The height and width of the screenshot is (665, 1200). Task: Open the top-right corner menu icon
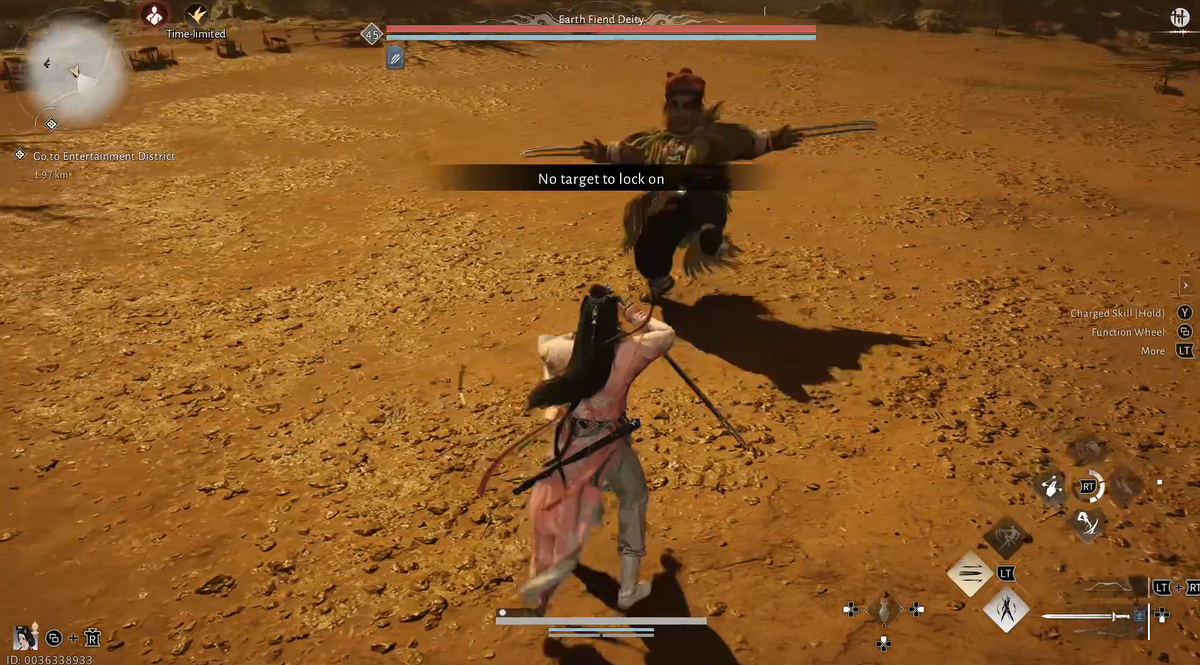(x=1178, y=19)
